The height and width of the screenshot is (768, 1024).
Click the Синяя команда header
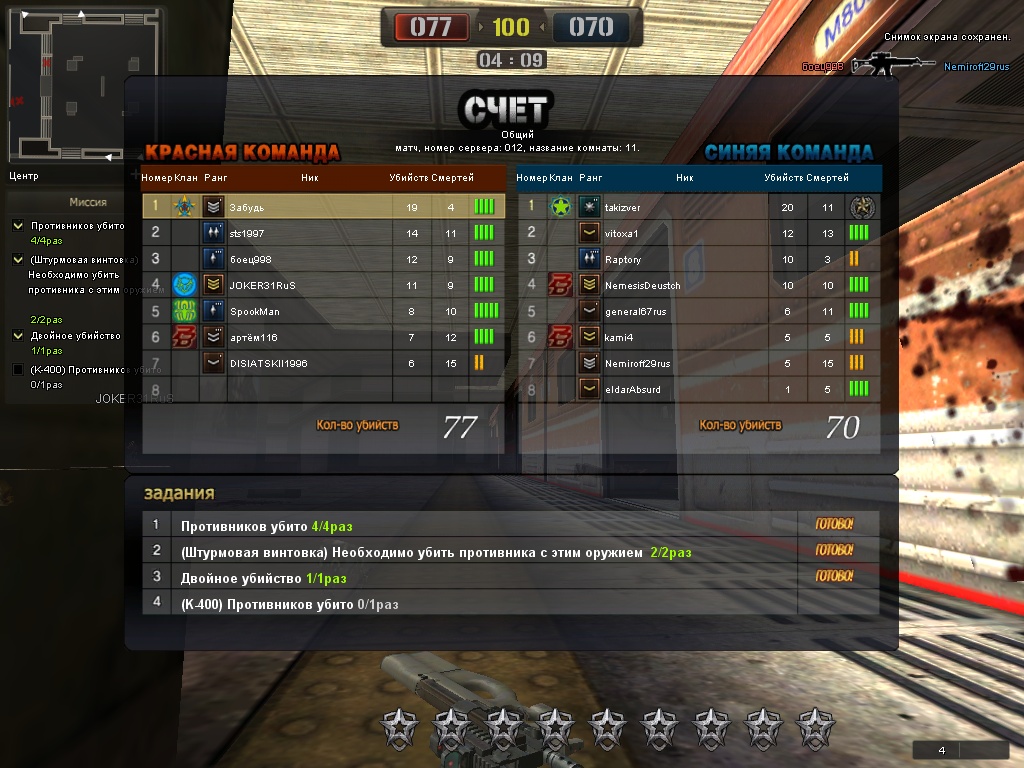point(788,152)
